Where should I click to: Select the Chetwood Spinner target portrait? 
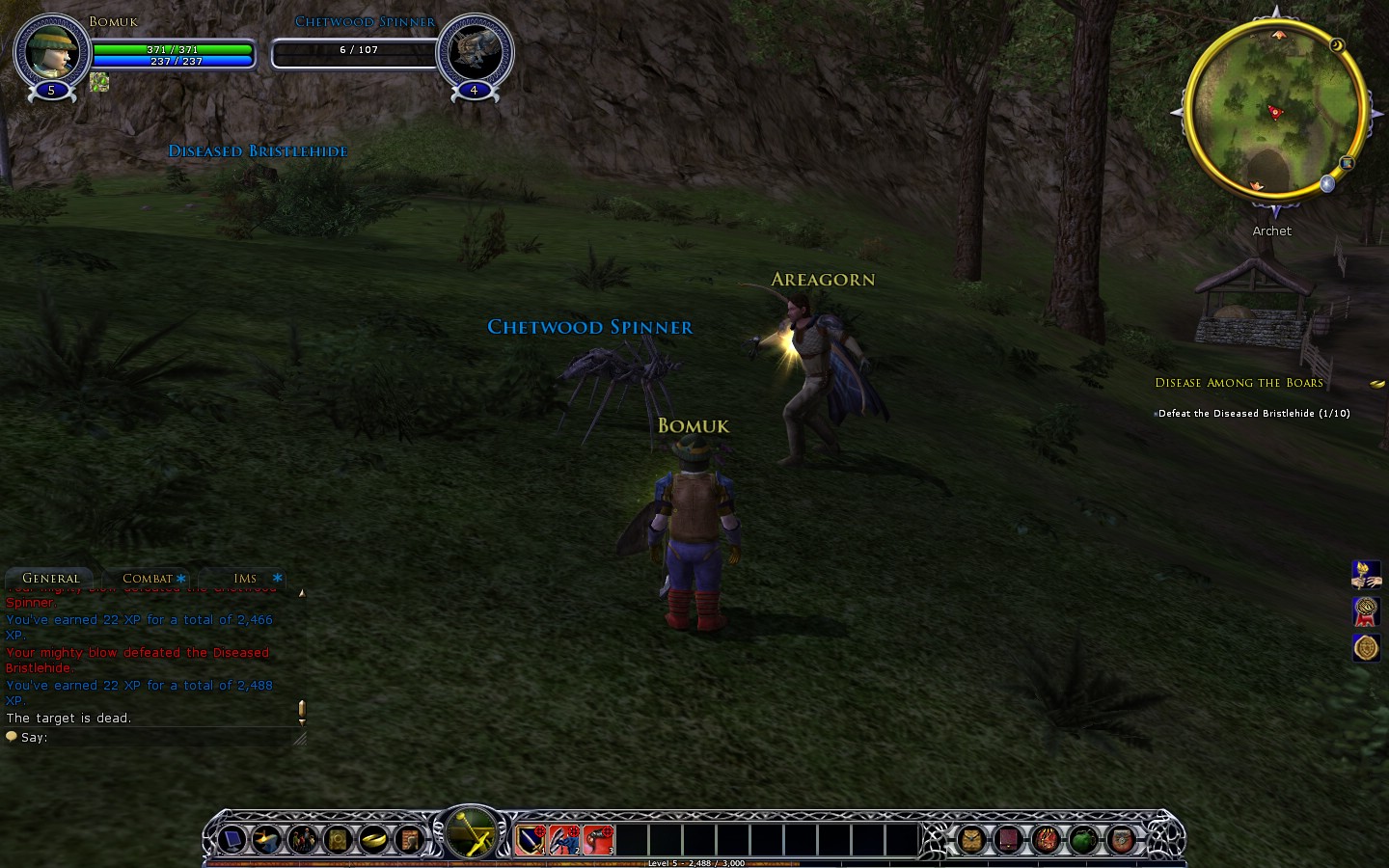[475, 50]
